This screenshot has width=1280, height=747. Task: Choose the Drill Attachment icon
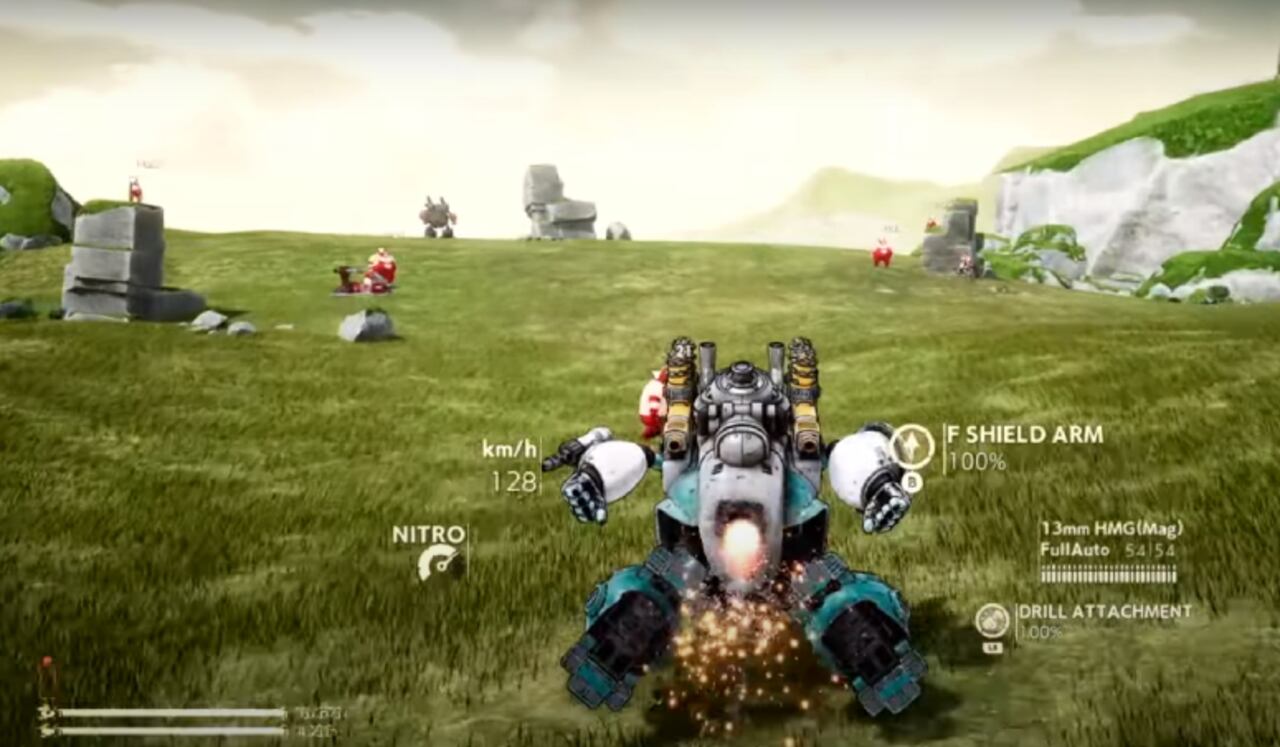[992, 620]
